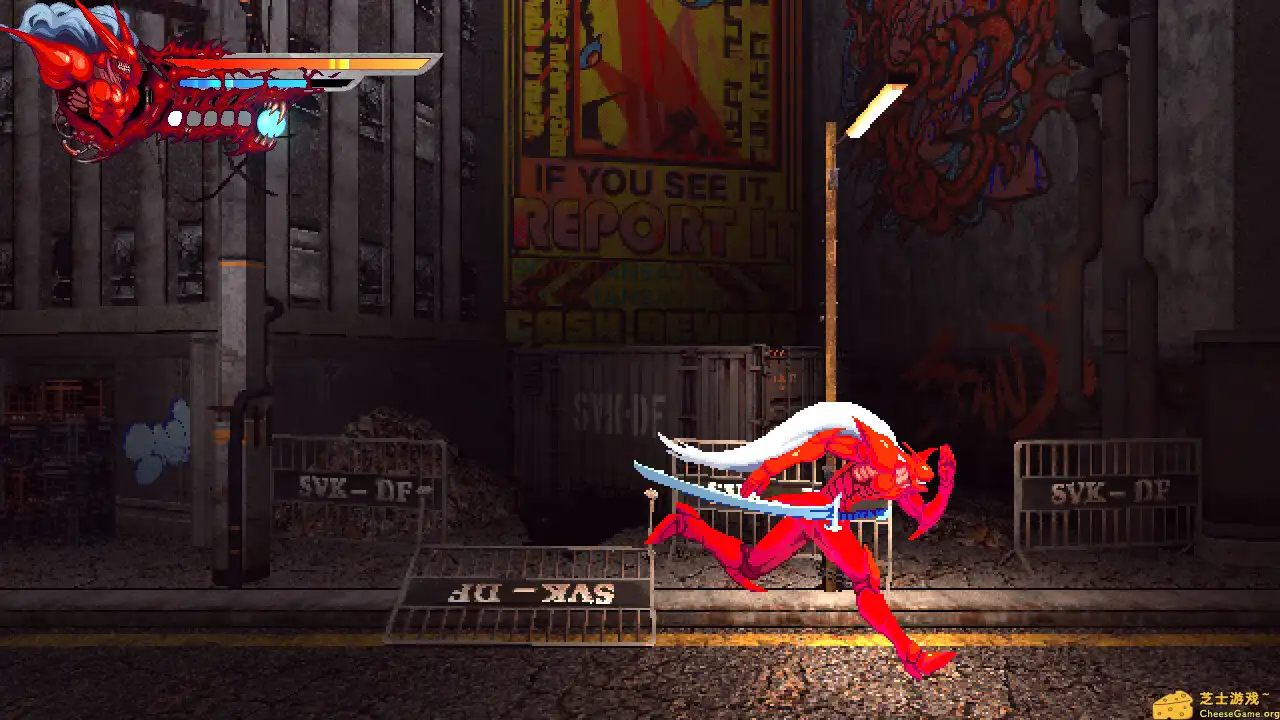Click the orange health bar
Image resolution: width=1280 pixels, height=720 pixels.
(x=300, y=63)
